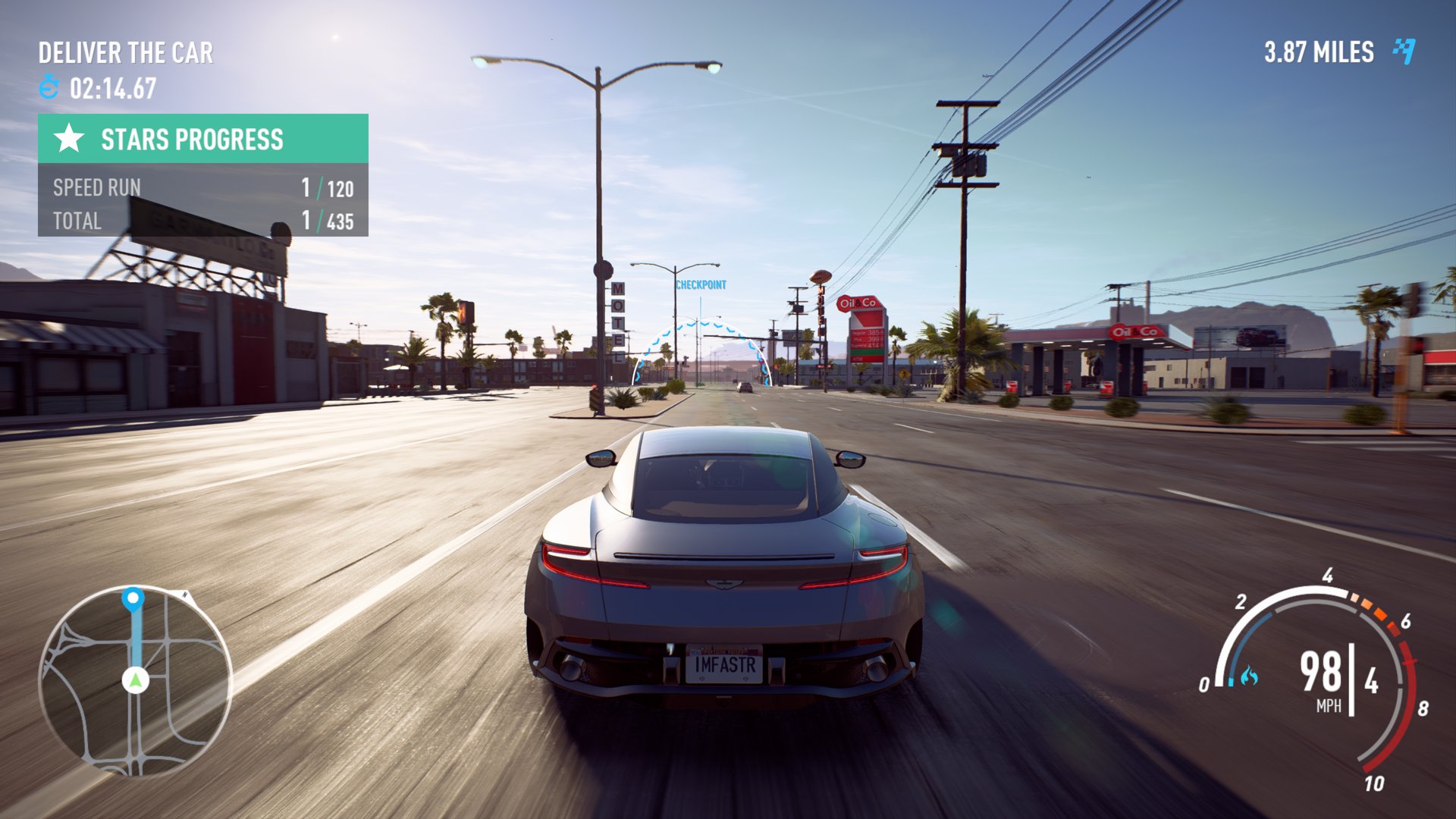Image resolution: width=1456 pixels, height=819 pixels.
Task: Click the checkered flag distance icon
Action: coord(1404,51)
